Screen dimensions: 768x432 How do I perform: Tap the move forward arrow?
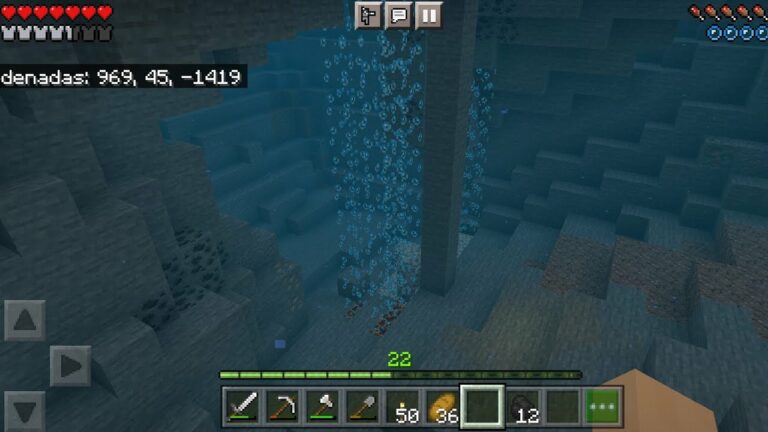click(x=25, y=321)
